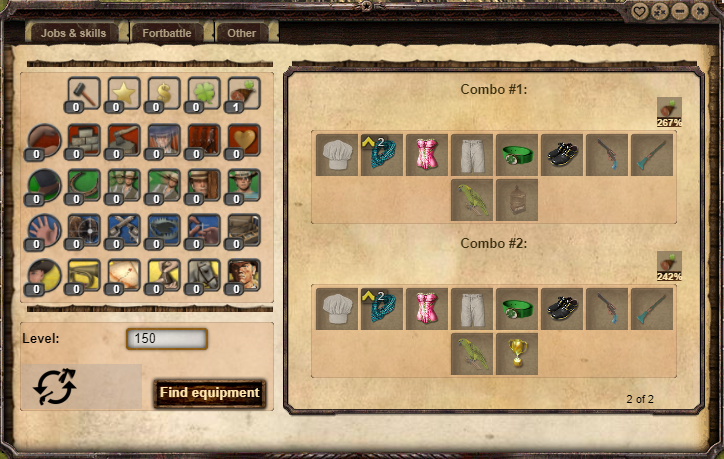Select the horseshoe skill icon
Viewport: 724px width, 459px height.
84,184
